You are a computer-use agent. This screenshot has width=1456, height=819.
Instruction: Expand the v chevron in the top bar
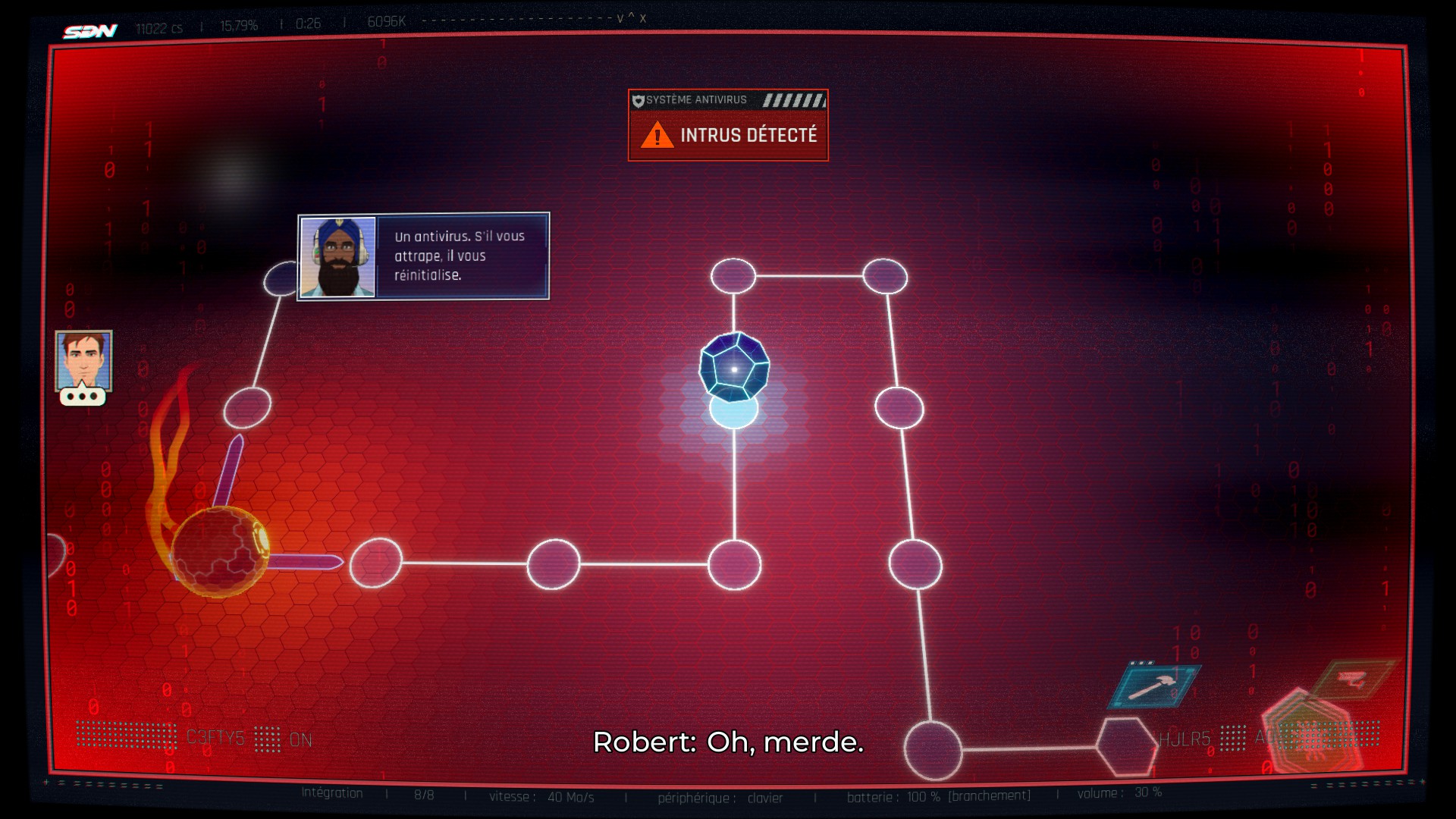click(x=620, y=19)
